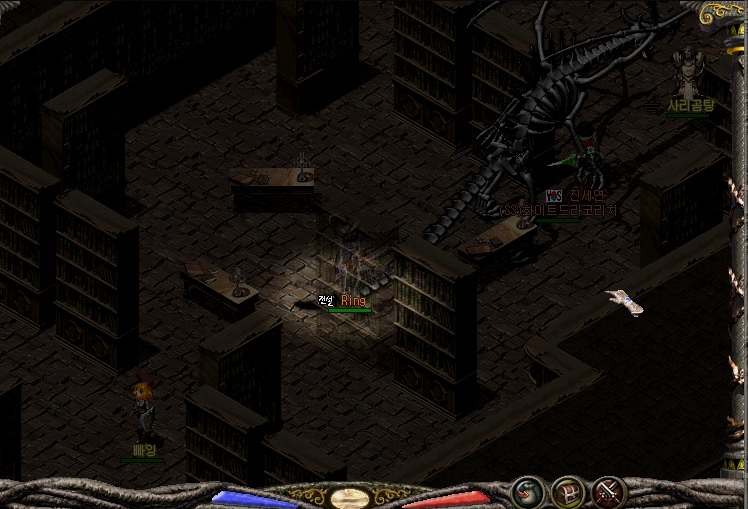Click the oval ornament at bar center
Viewport: 748px width, 509px height.
(x=347, y=496)
